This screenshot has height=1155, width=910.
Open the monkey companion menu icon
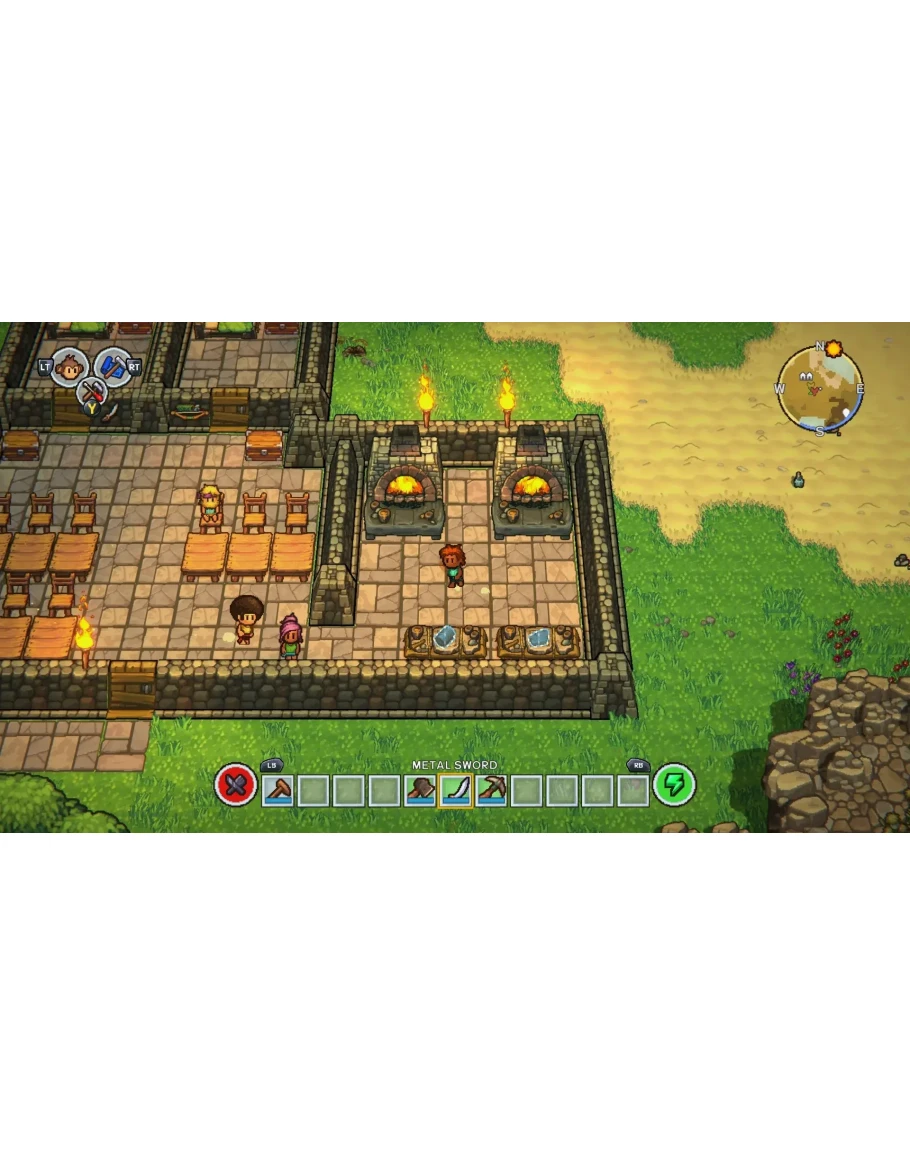pyautogui.click(x=69, y=367)
